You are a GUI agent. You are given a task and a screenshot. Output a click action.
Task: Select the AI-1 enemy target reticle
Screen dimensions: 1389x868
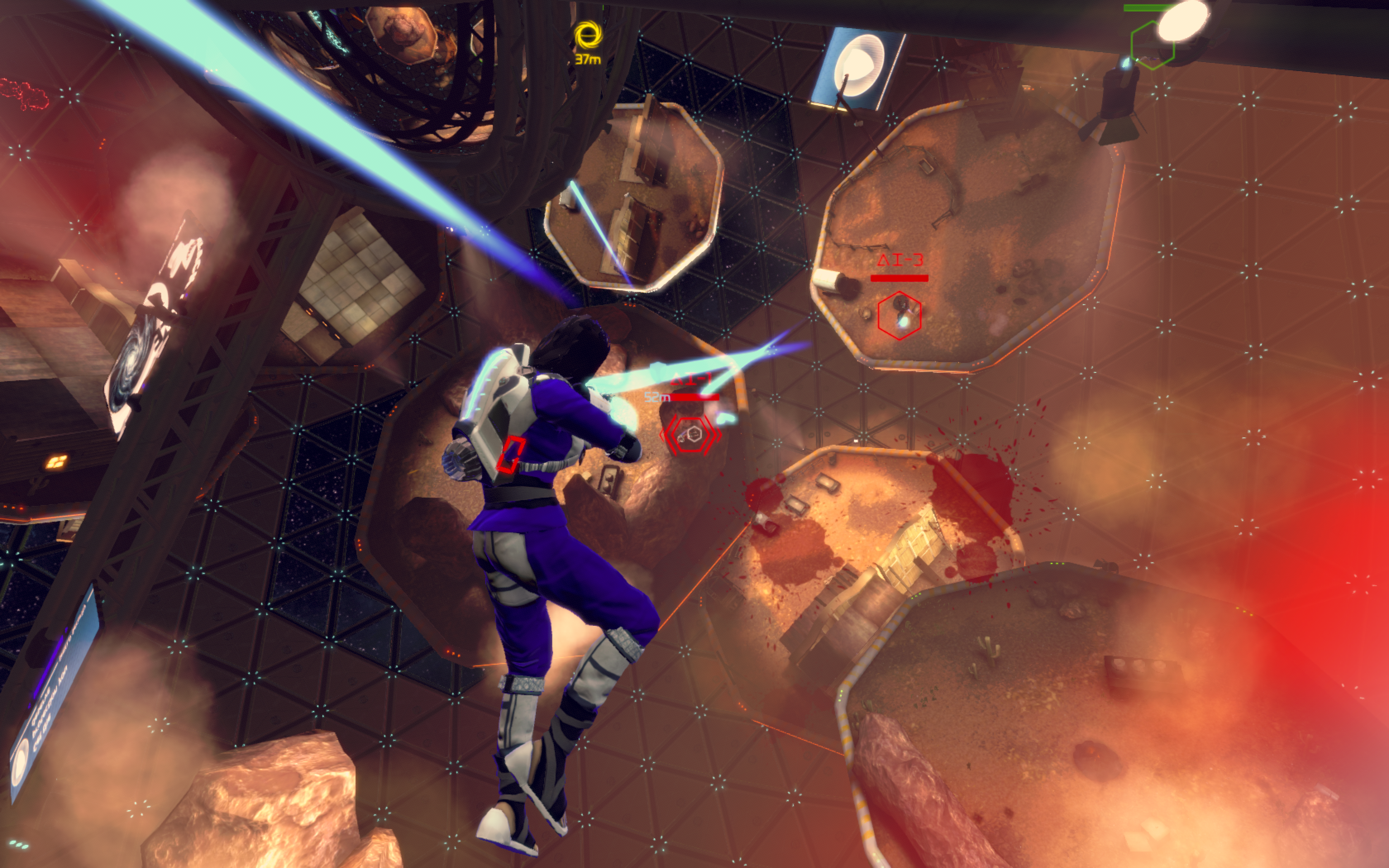[x=692, y=434]
